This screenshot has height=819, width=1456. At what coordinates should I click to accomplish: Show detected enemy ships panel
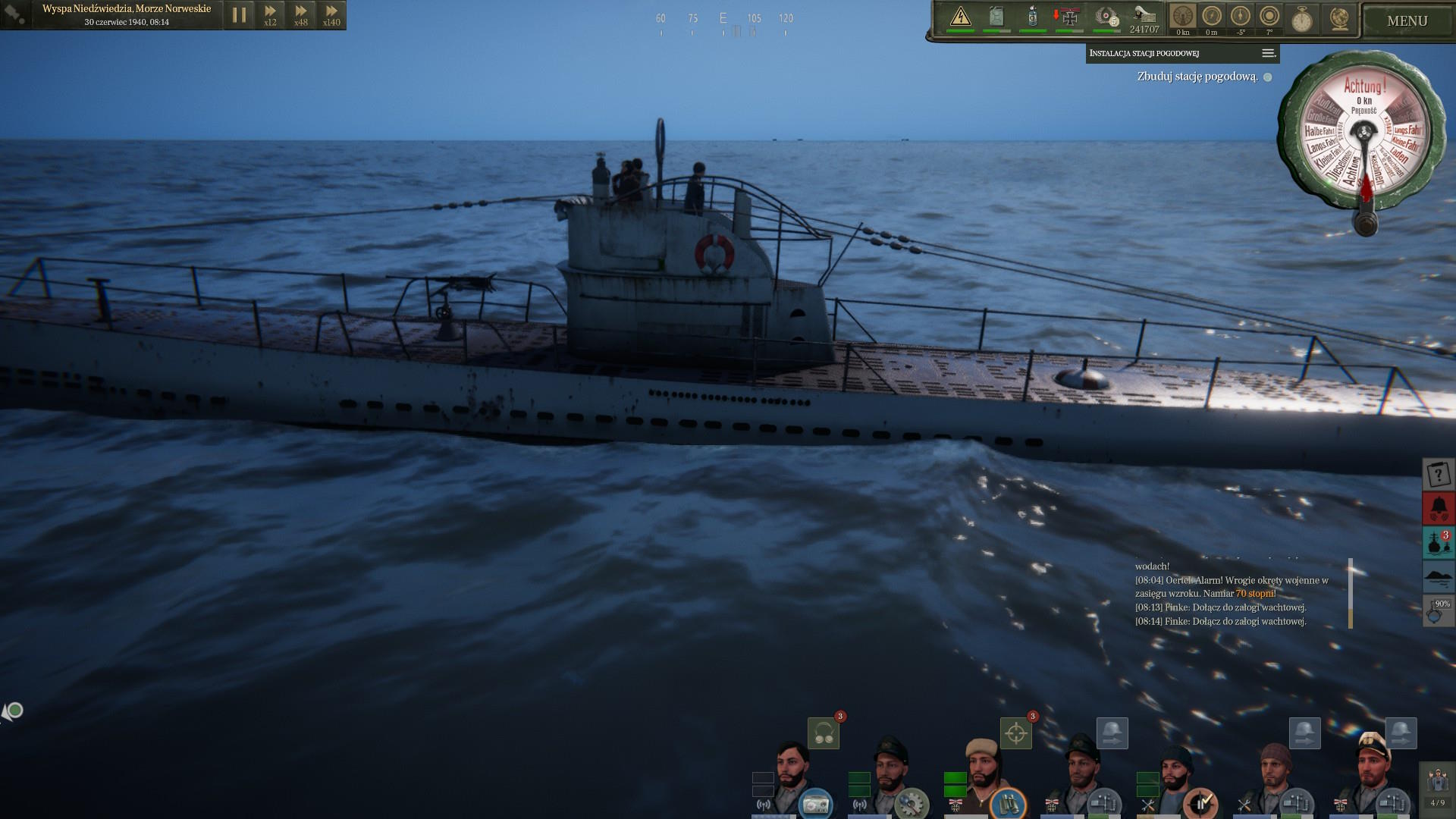pos(1438,543)
